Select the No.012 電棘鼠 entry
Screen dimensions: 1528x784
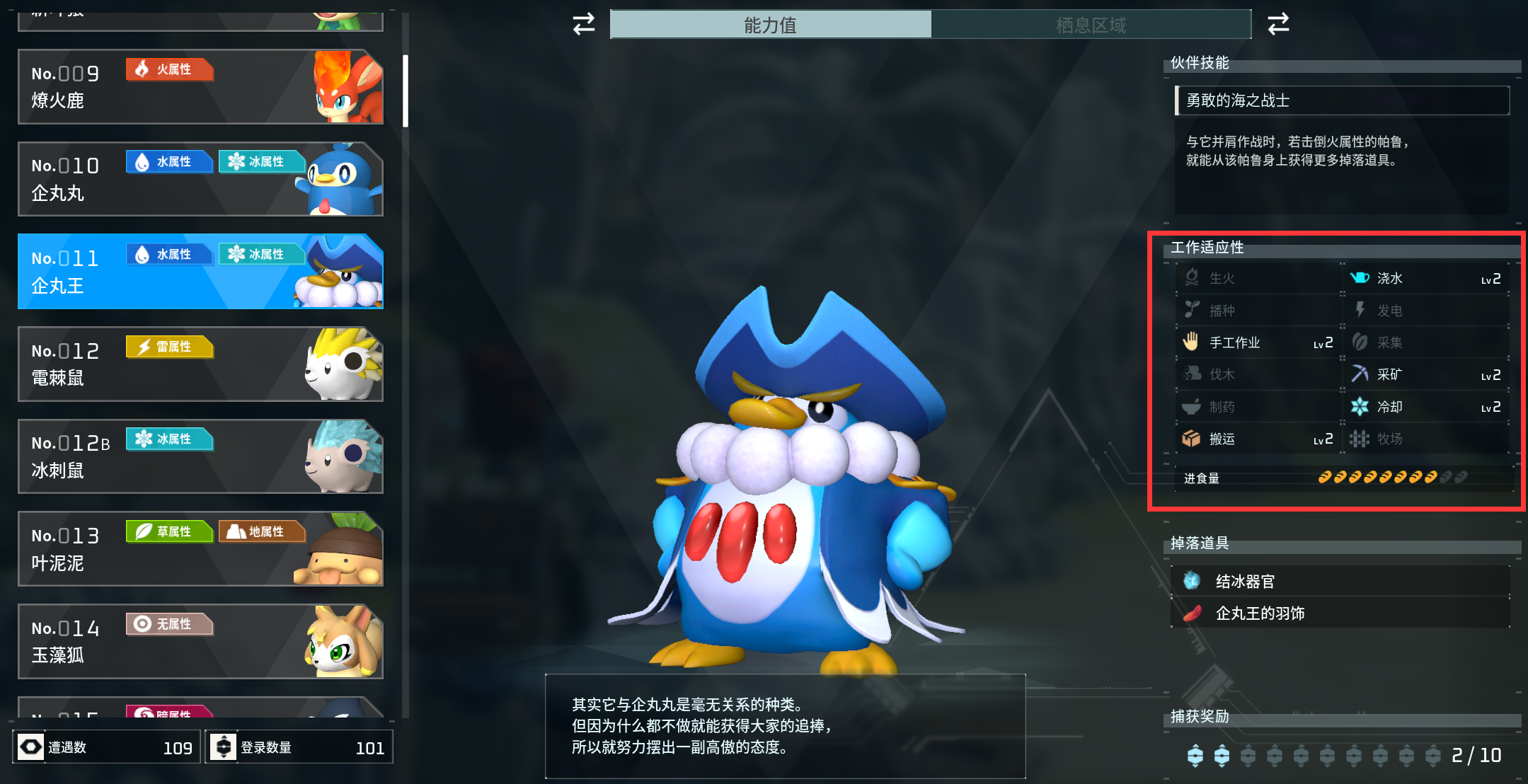(x=200, y=364)
